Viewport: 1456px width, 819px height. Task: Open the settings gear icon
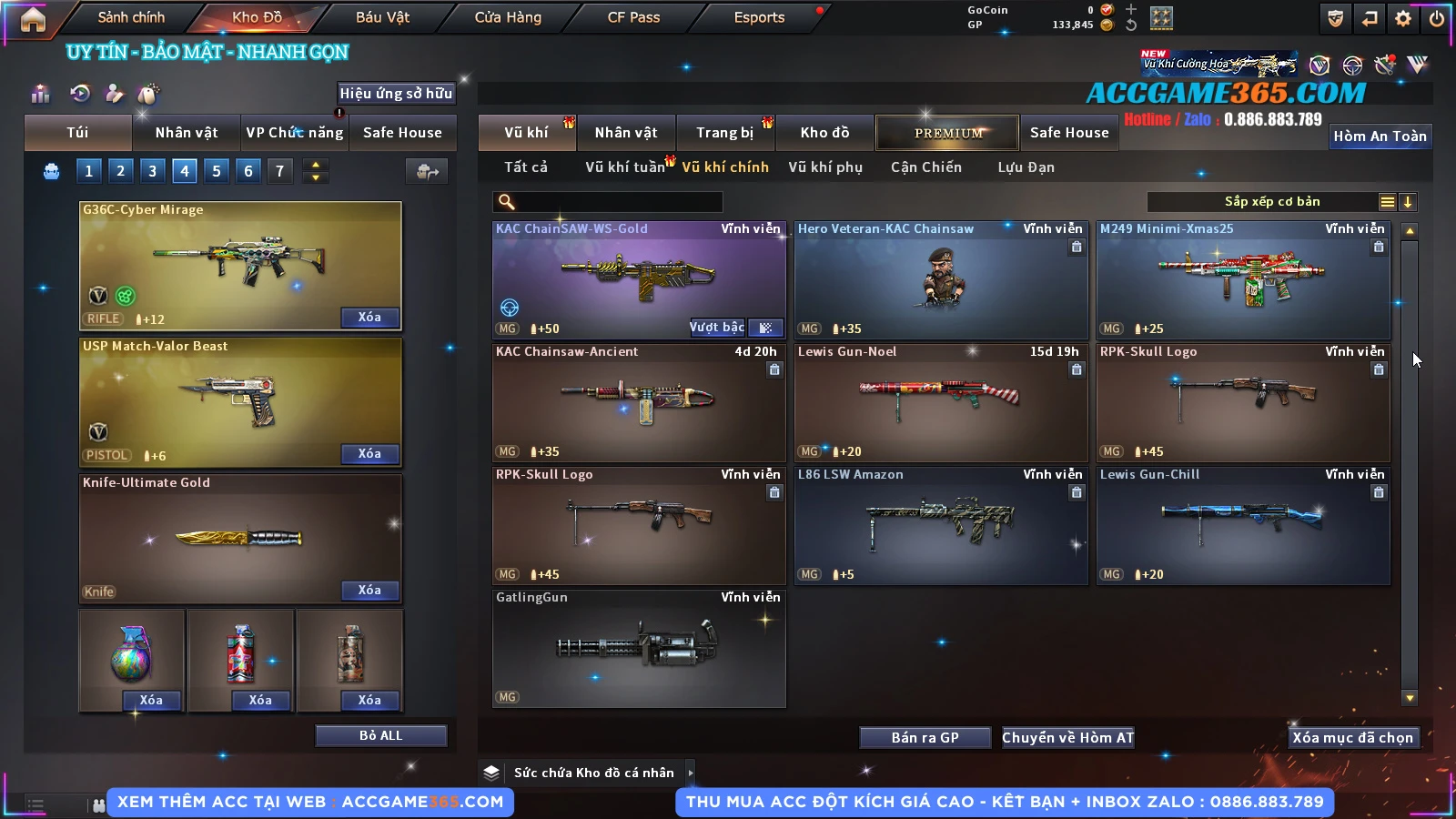click(1403, 18)
